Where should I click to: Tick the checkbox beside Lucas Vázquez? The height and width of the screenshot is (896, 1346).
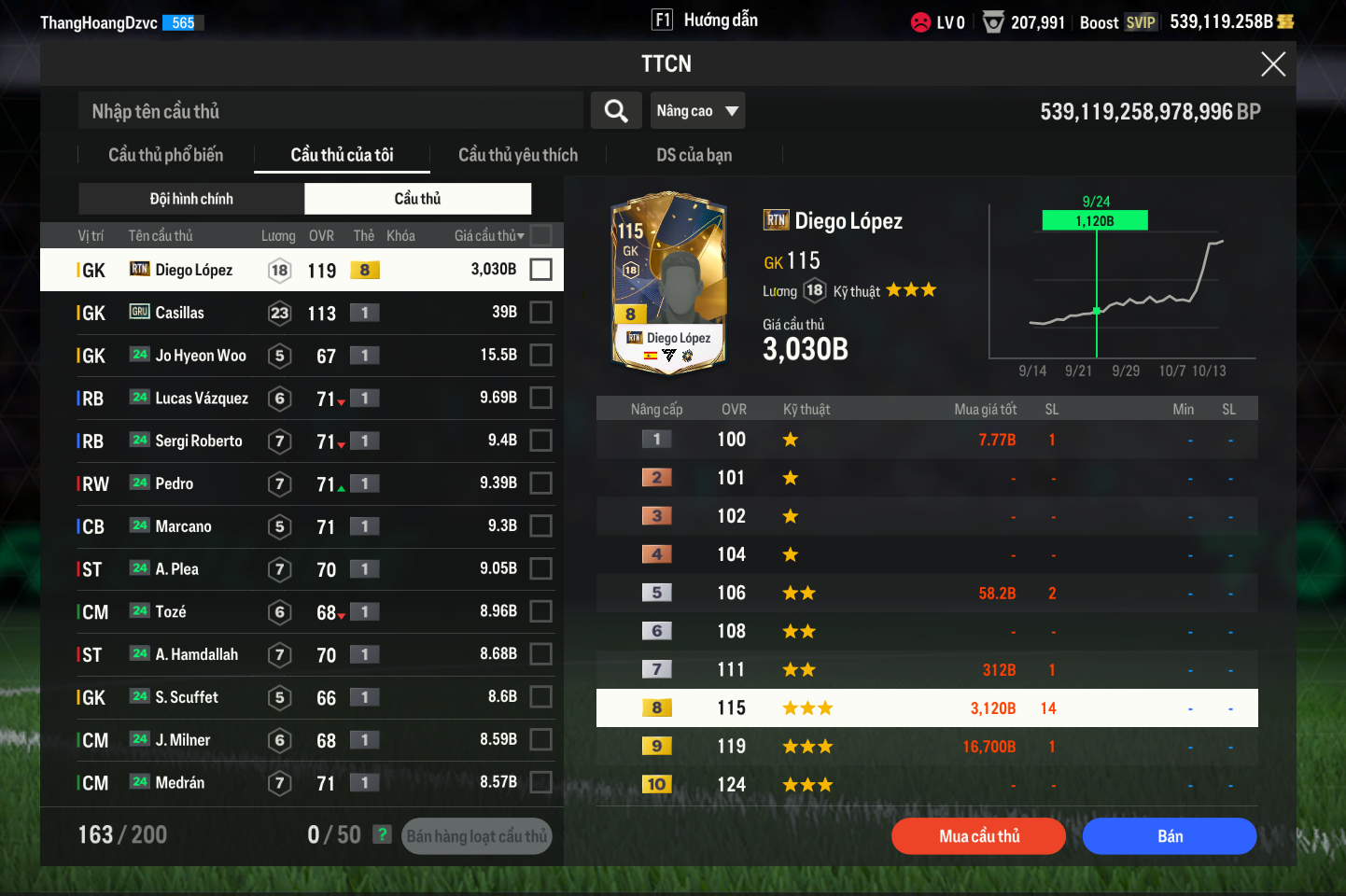click(x=540, y=399)
